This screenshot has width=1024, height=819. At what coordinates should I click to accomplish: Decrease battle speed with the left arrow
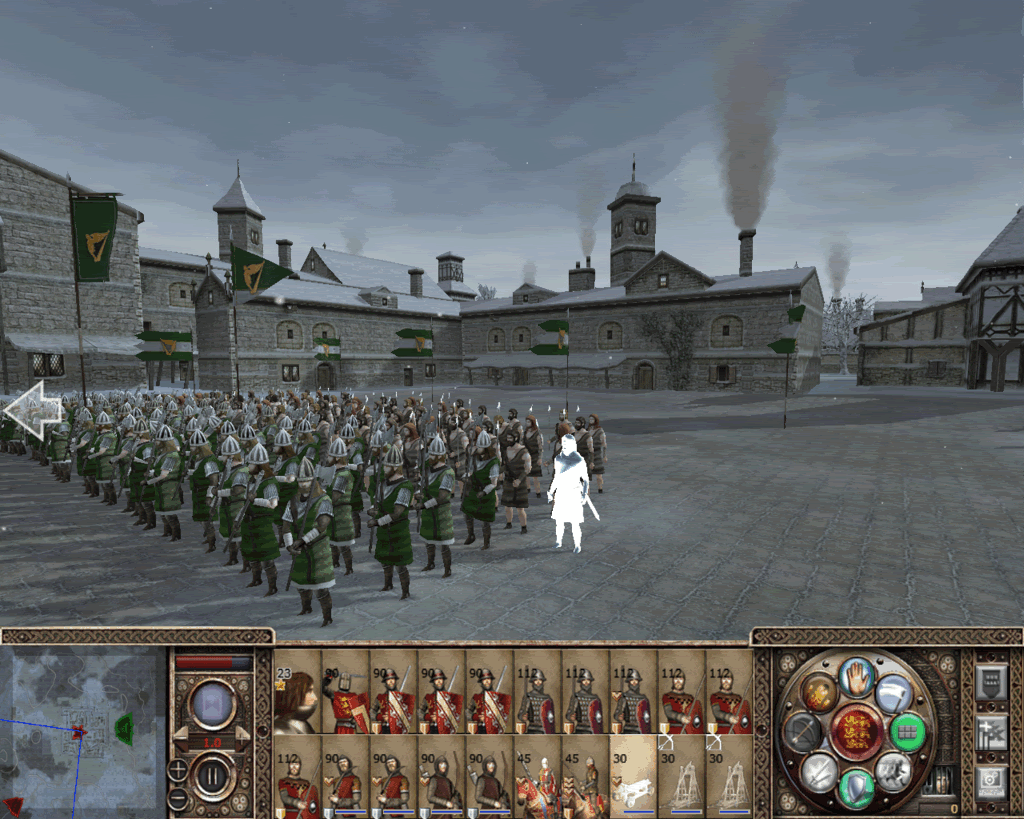(x=185, y=737)
